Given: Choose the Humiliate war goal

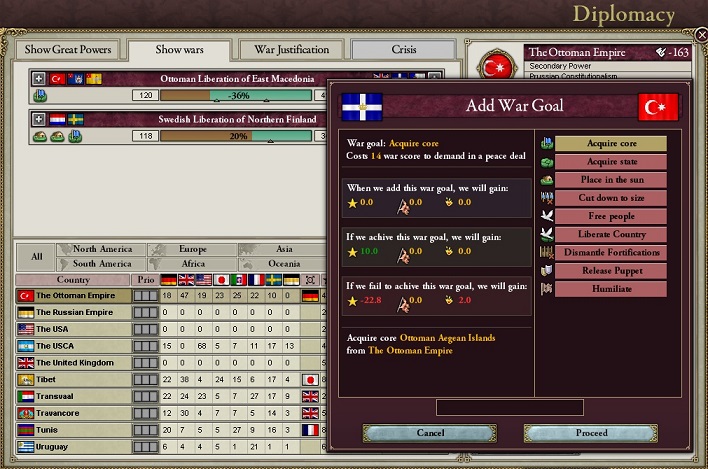Looking at the screenshot, I should 610,288.
